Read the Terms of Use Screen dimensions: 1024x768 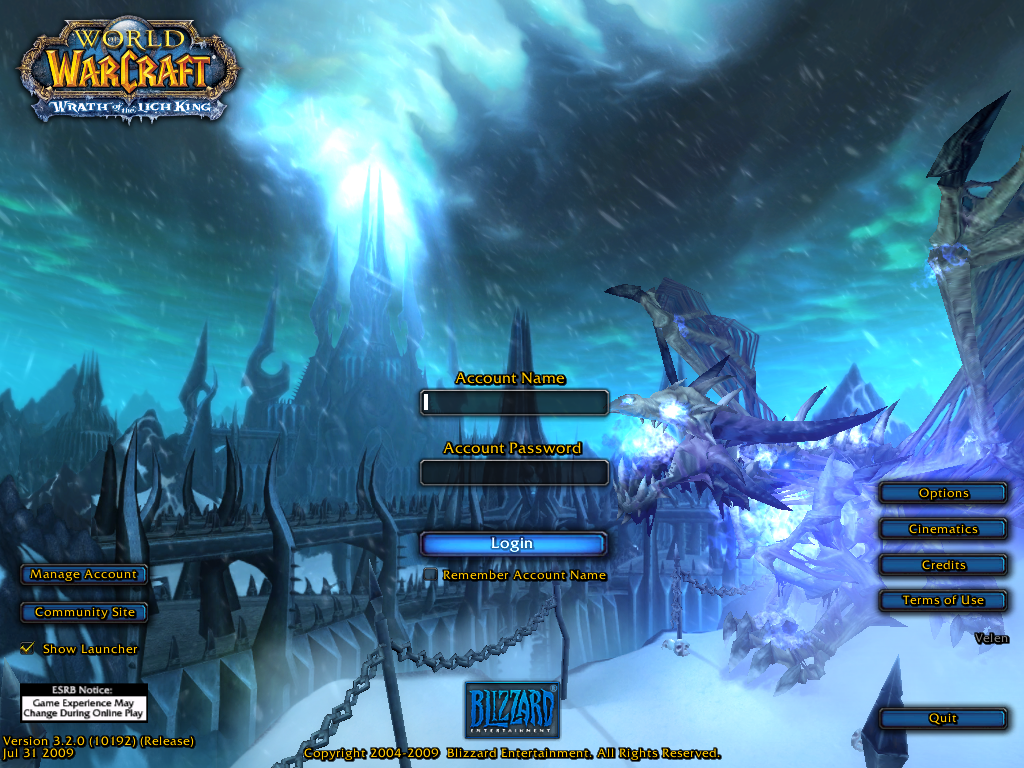(943, 600)
